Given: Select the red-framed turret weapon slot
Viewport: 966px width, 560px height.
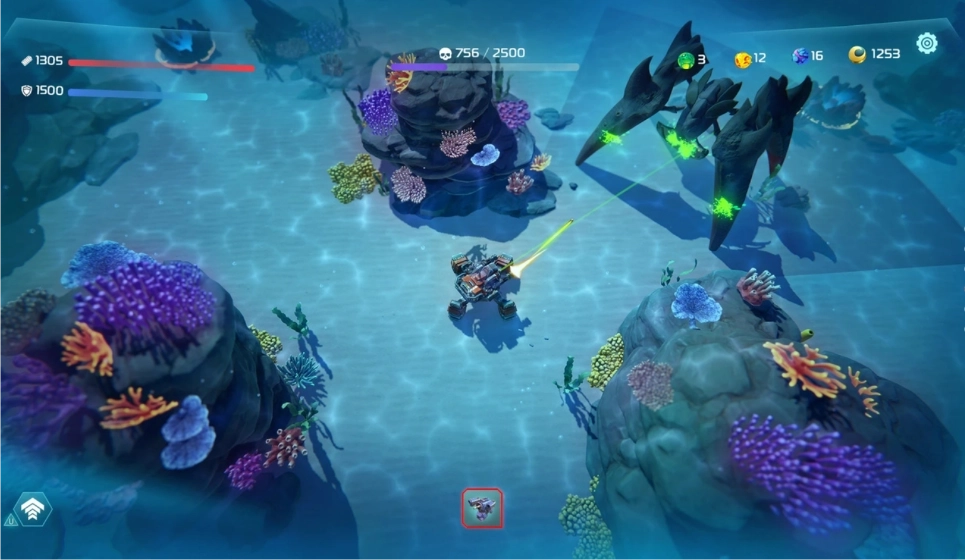Looking at the screenshot, I should 482,508.
